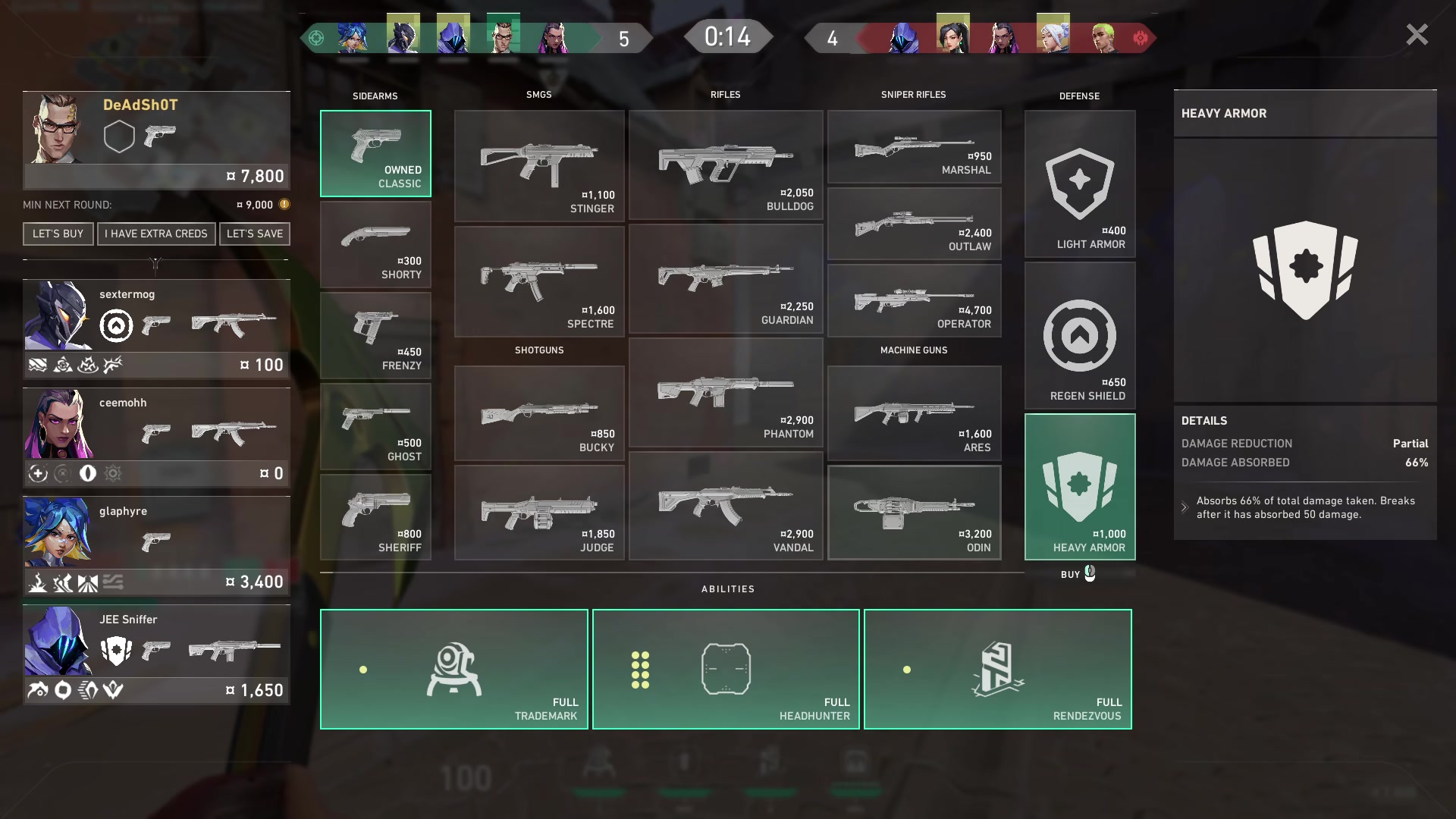Purchase the Phantom rifle
Viewport: 1456px width, 819px height.
click(x=725, y=393)
